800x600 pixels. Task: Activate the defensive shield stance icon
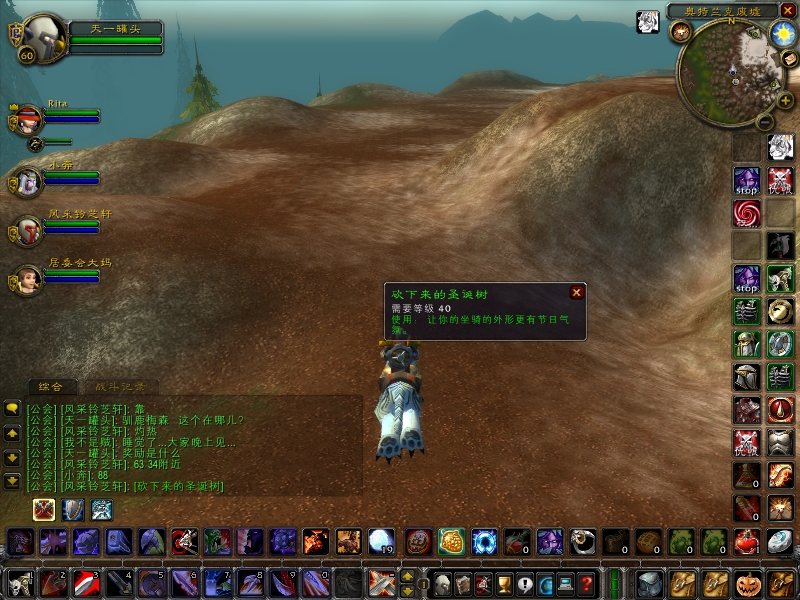(73, 510)
